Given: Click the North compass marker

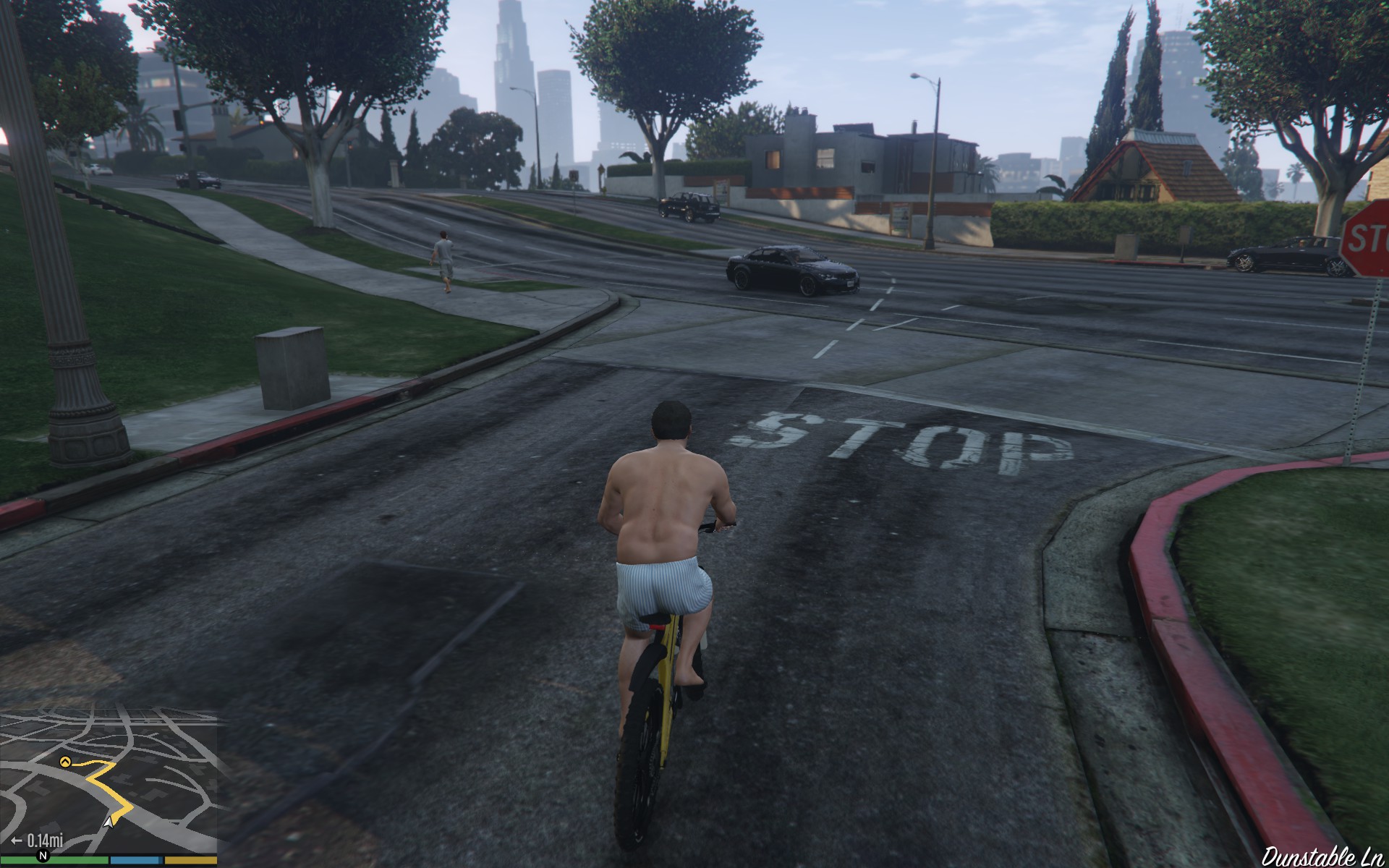Looking at the screenshot, I should (x=43, y=856).
